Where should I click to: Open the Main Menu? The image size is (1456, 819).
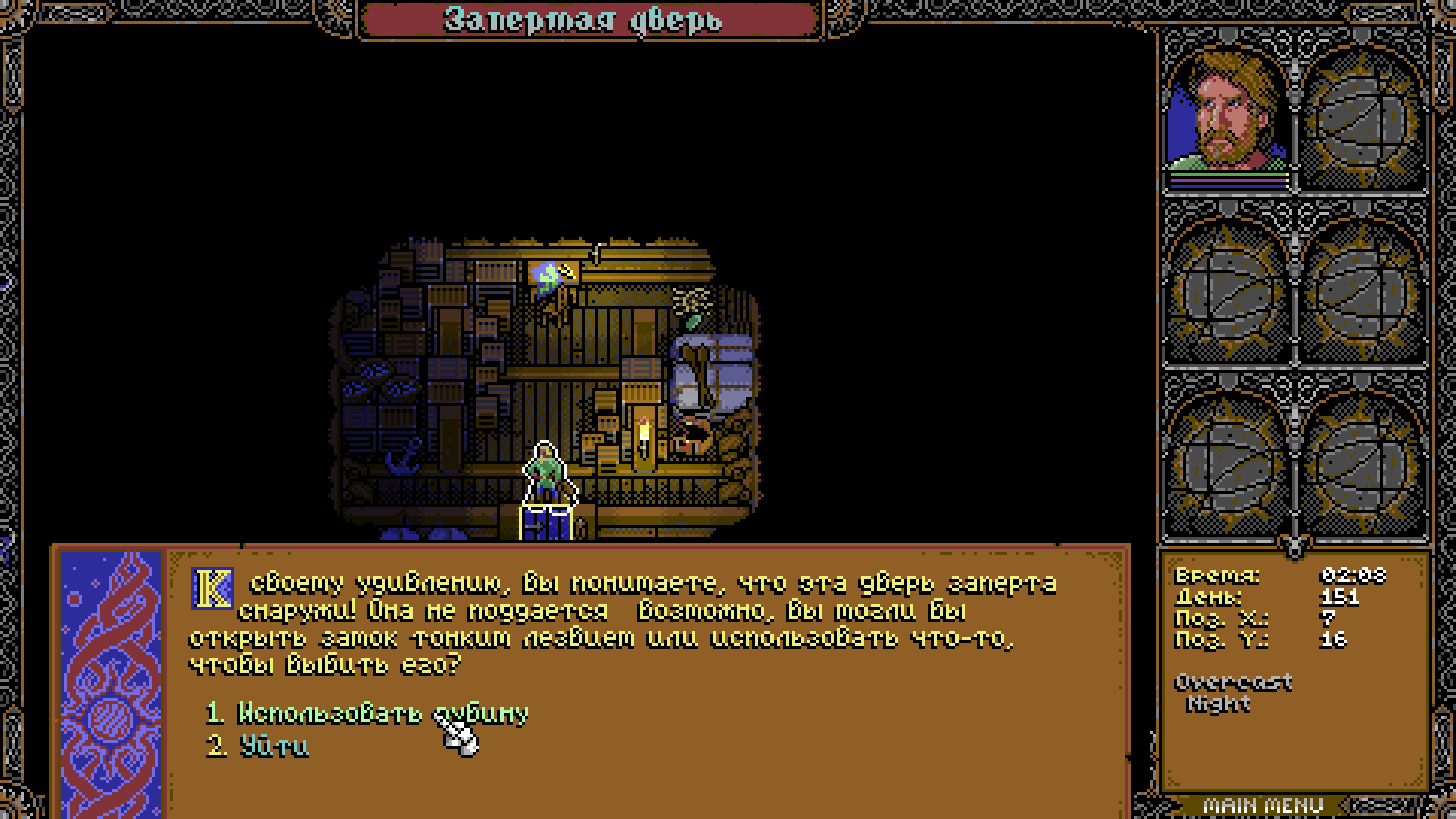pos(1263,805)
